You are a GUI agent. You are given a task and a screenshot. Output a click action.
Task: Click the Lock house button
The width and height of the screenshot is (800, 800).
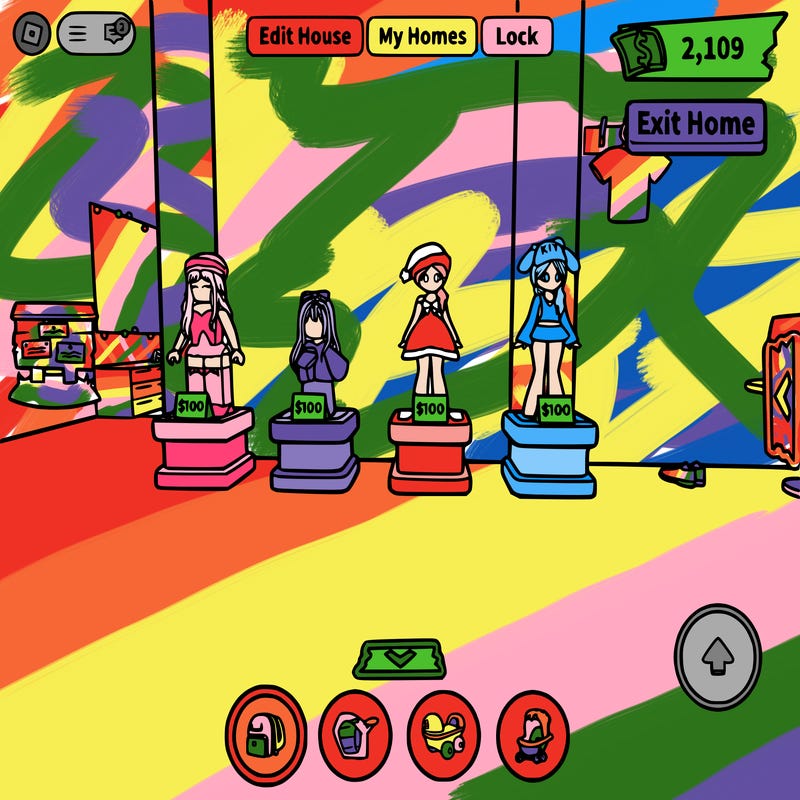click(x=517, y=37)
